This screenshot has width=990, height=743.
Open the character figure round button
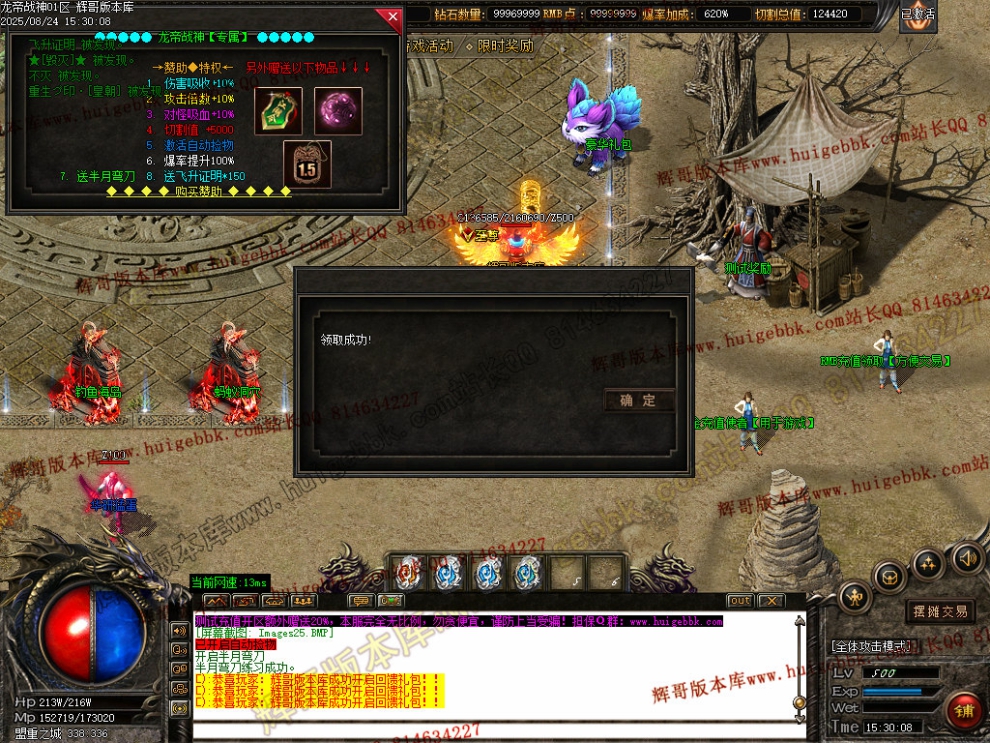pyautogui.click(x=854, y=597)
